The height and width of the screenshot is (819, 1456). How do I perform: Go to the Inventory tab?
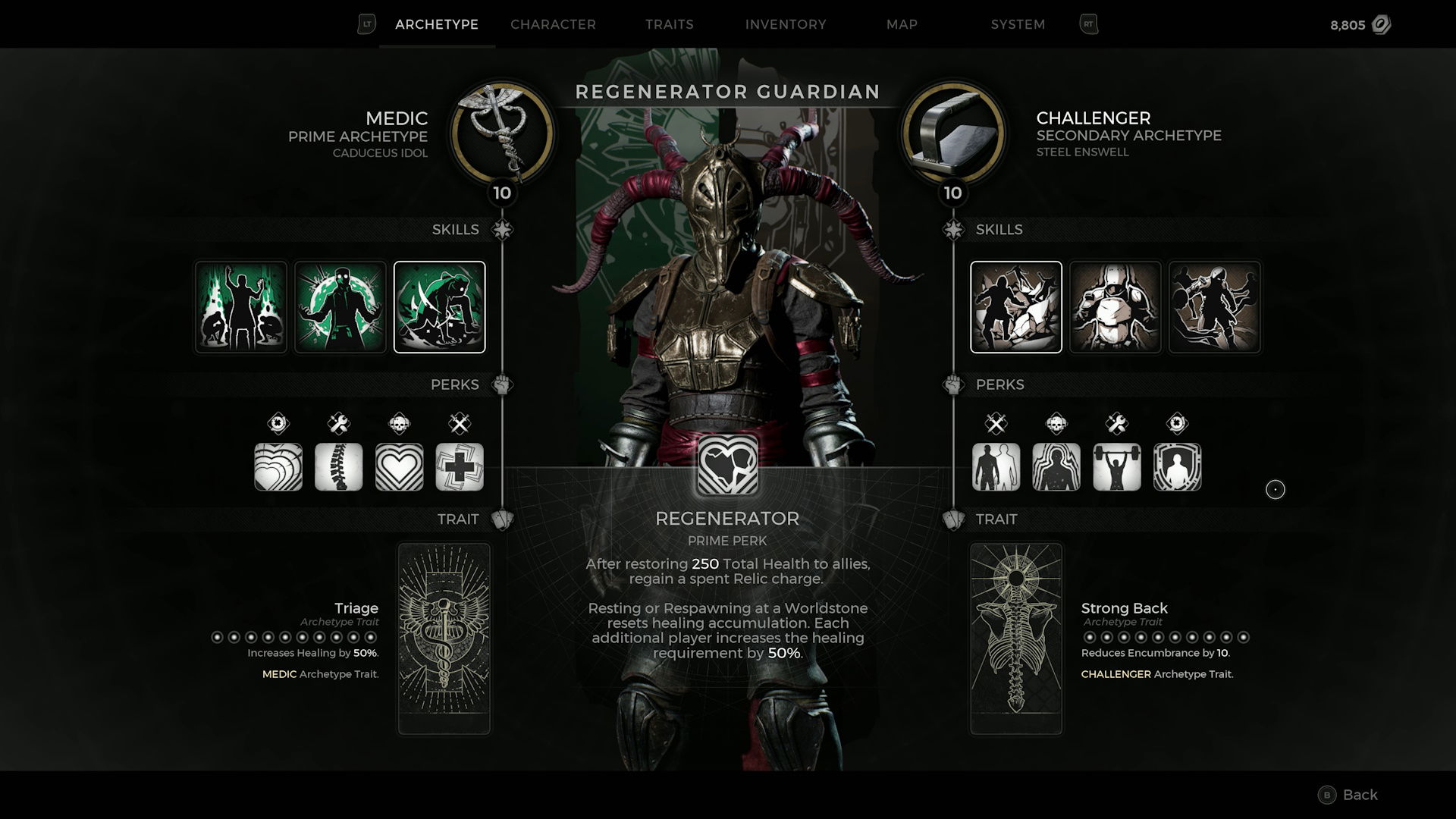point(786,24)
